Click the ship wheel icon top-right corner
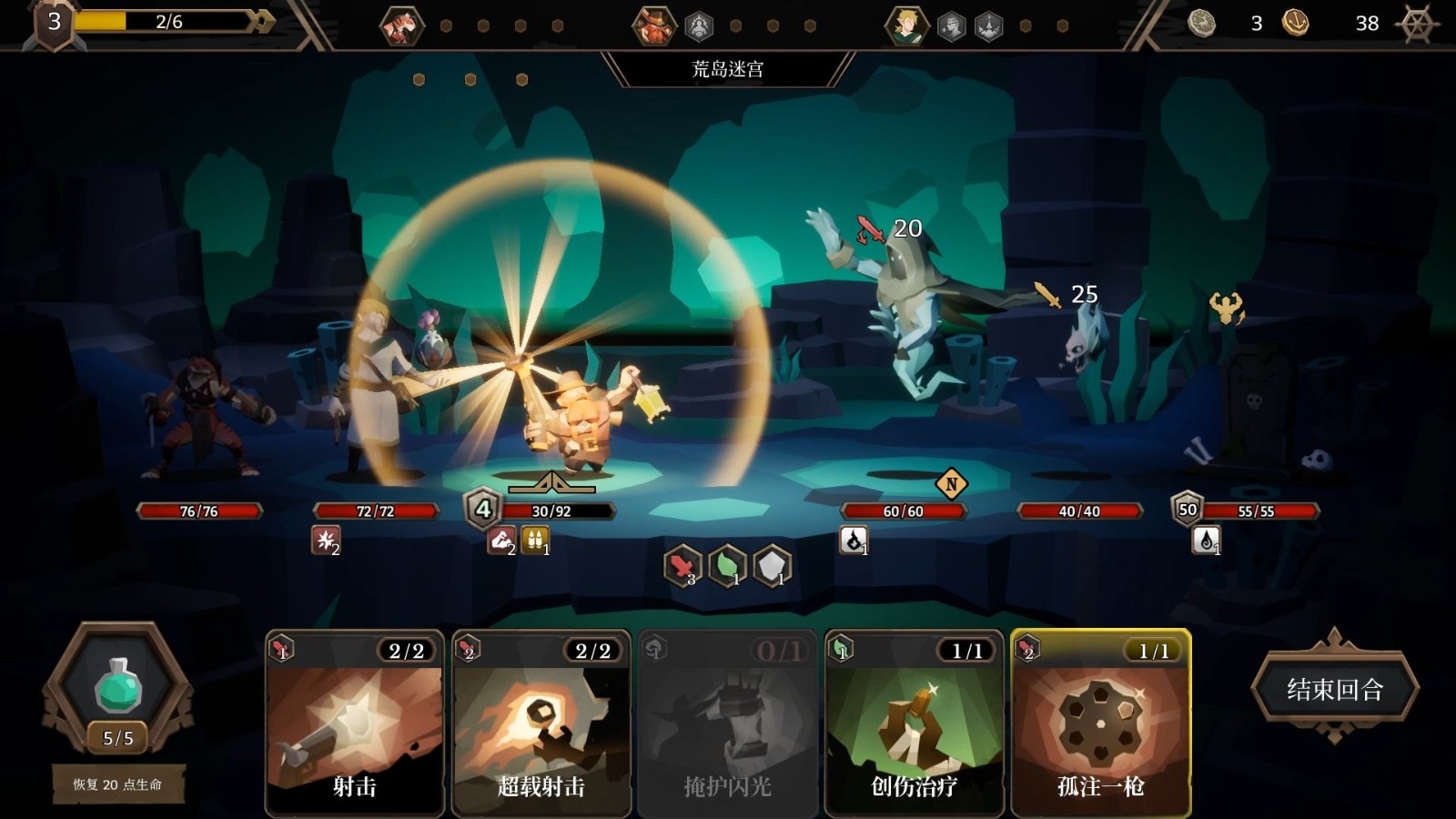 pyautogui.click(x=1416, y=25)
